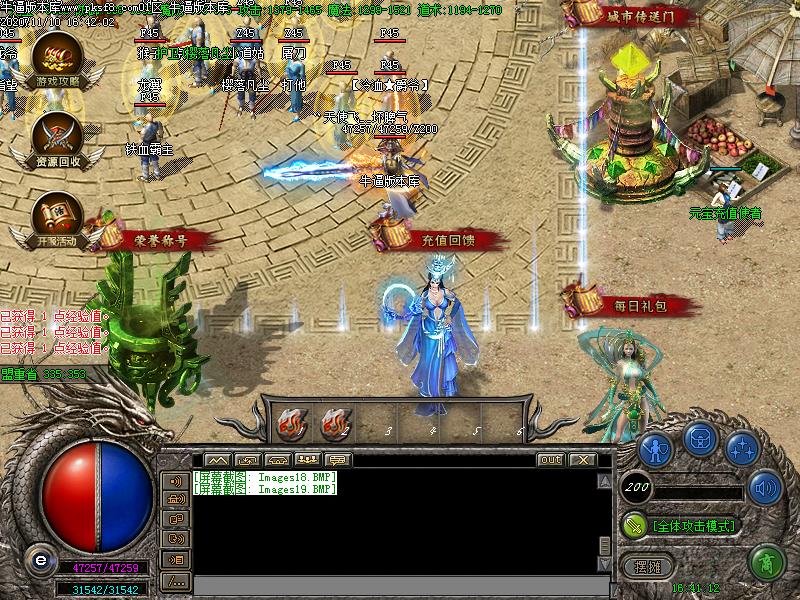
Task: Toggle sound with the speaker button
Action: (x=766, y=487)
